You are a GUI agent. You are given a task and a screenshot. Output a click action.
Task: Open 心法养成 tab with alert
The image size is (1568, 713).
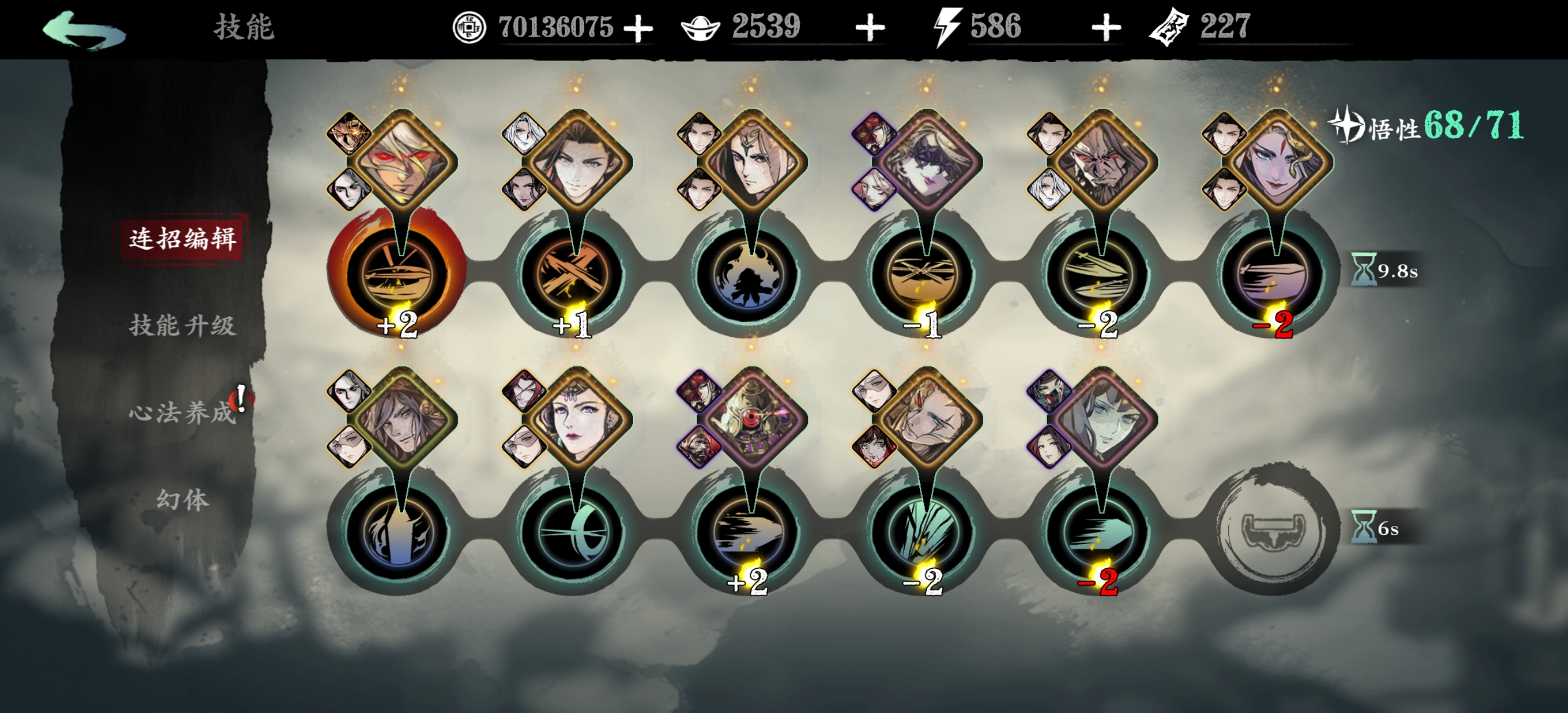[x=181, y=413]
